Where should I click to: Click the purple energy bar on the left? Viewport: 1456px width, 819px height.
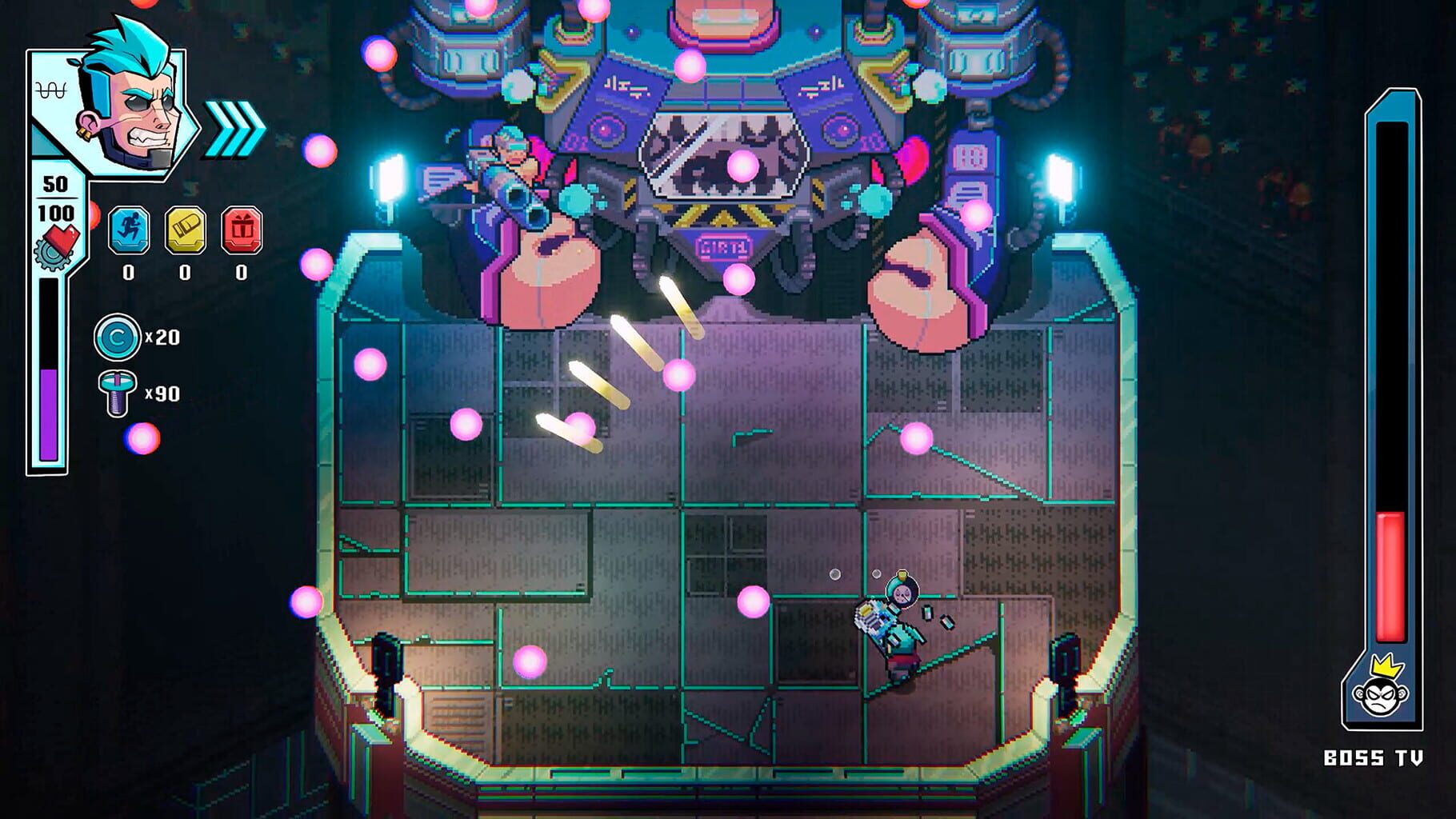(x=49, y=412)
